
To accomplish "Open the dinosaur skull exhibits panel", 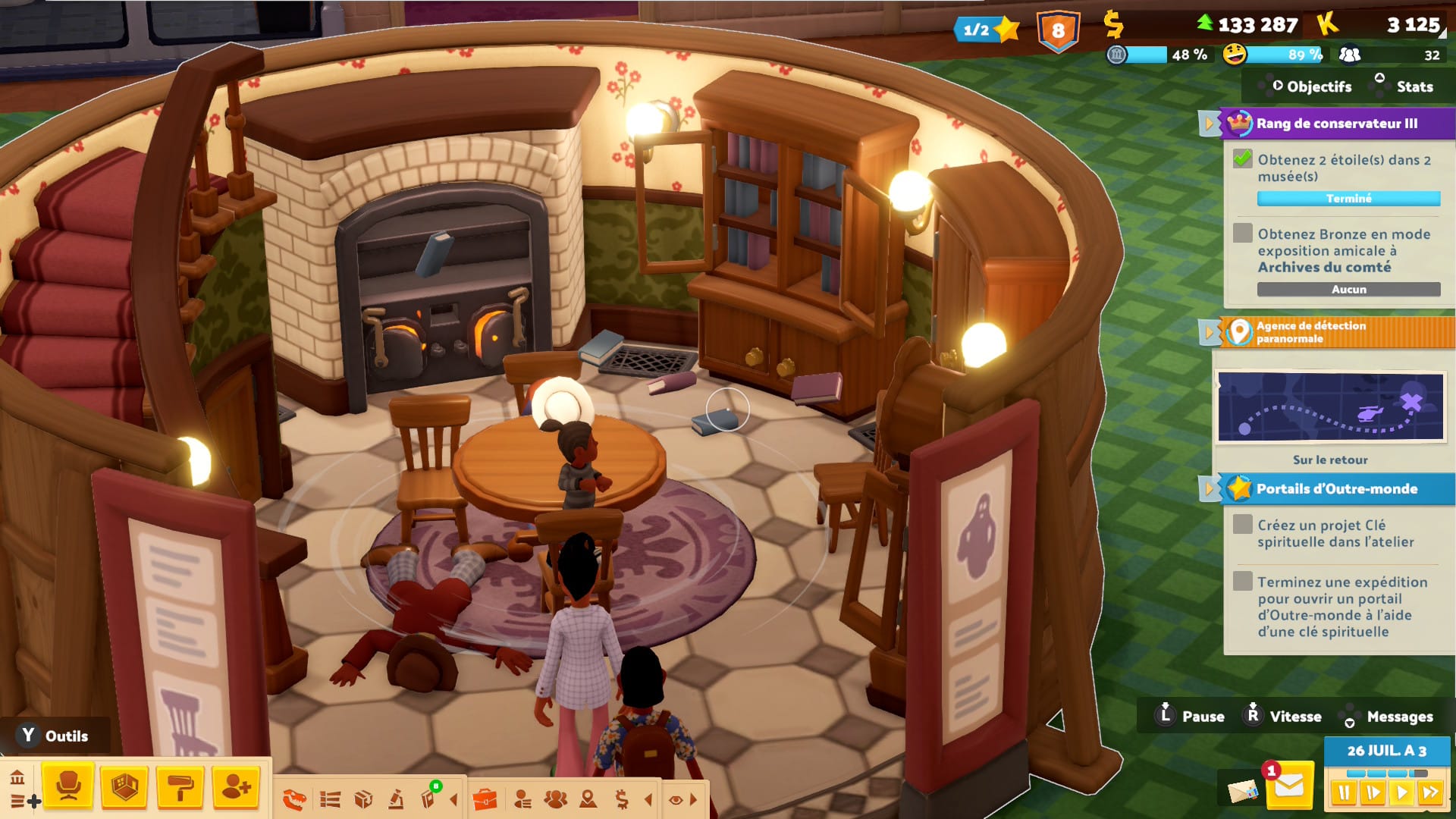I will 293,799.
